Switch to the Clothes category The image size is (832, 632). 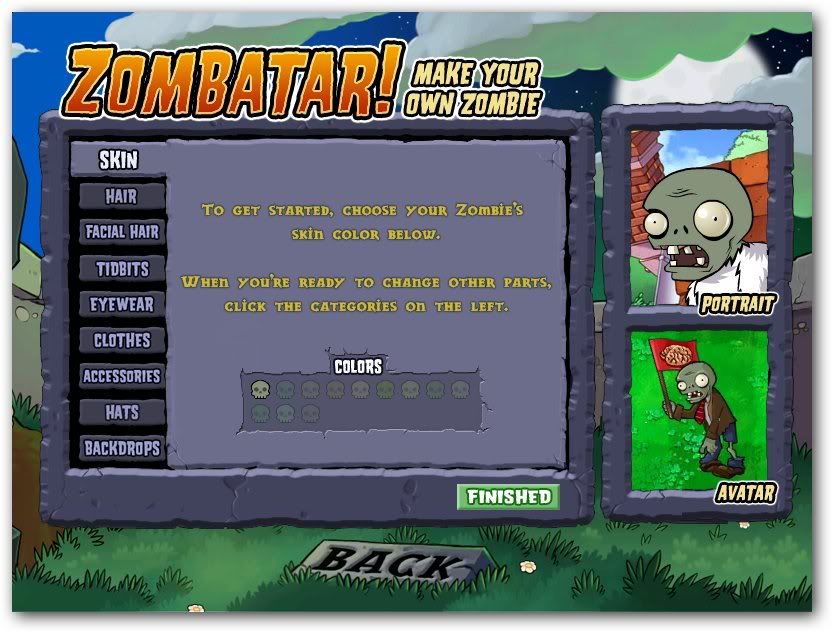(121, 340)
